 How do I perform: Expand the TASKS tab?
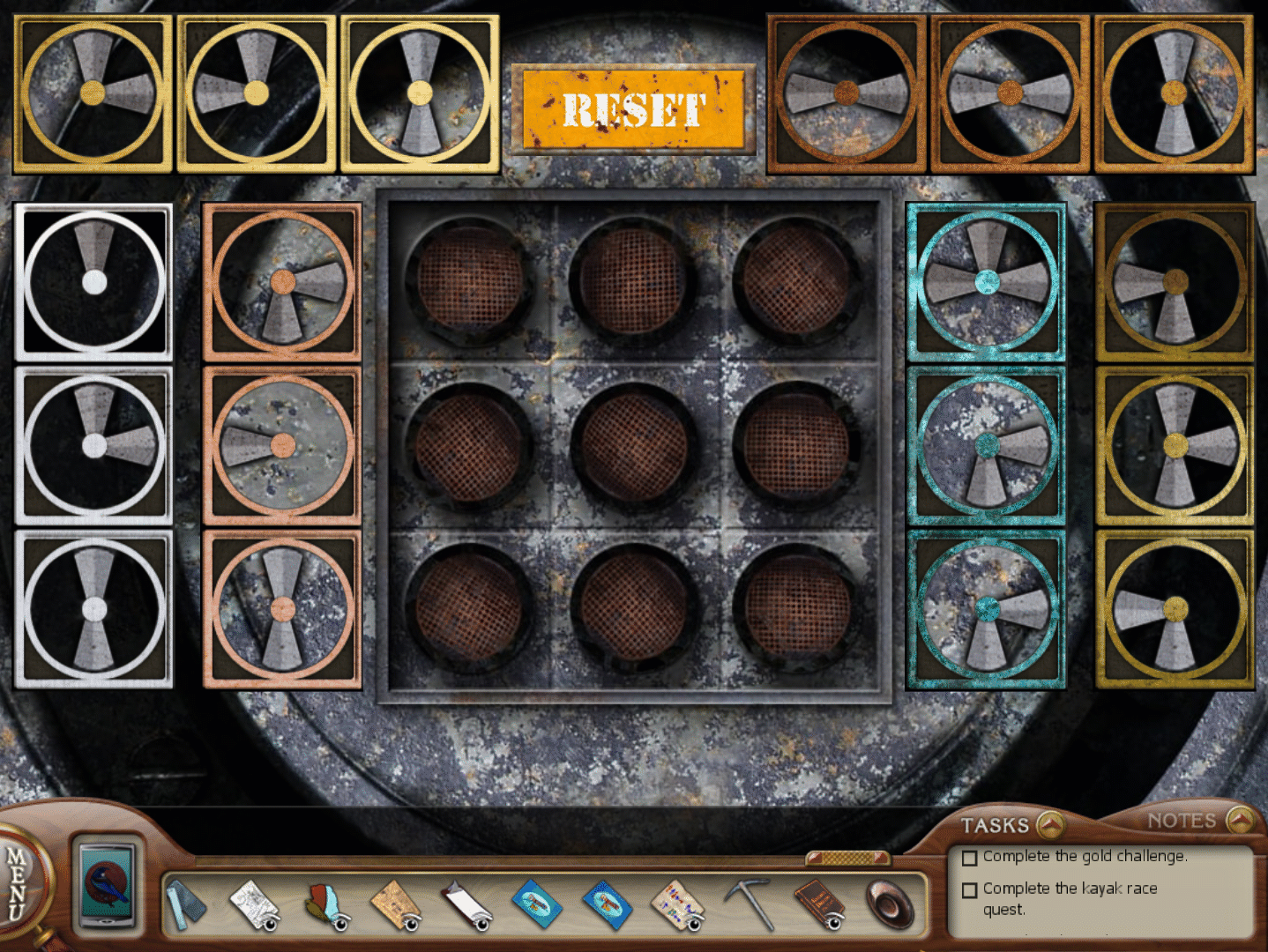tap(1011, 825)
